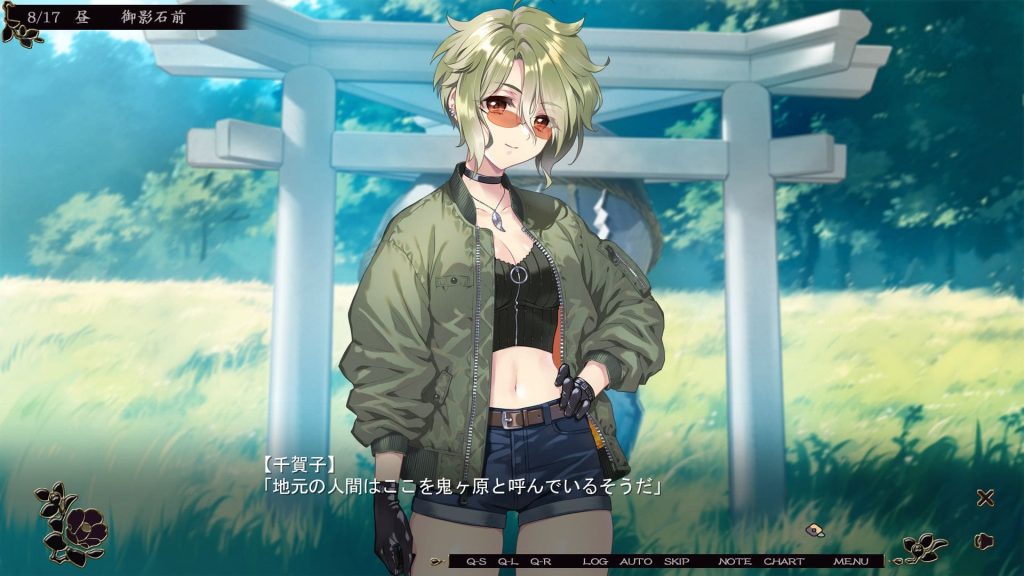Open the MENU
Image resolution: width=1024 pixels, height=576 pixels.
851,562
